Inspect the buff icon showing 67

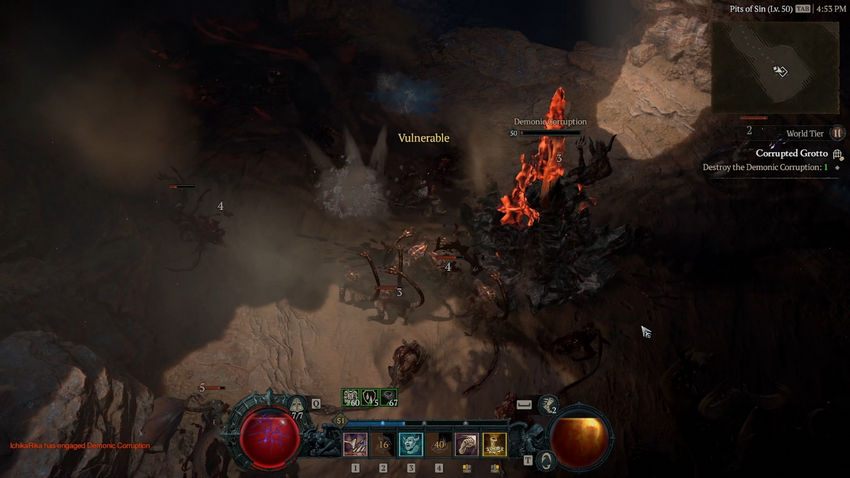coord(388,398)
